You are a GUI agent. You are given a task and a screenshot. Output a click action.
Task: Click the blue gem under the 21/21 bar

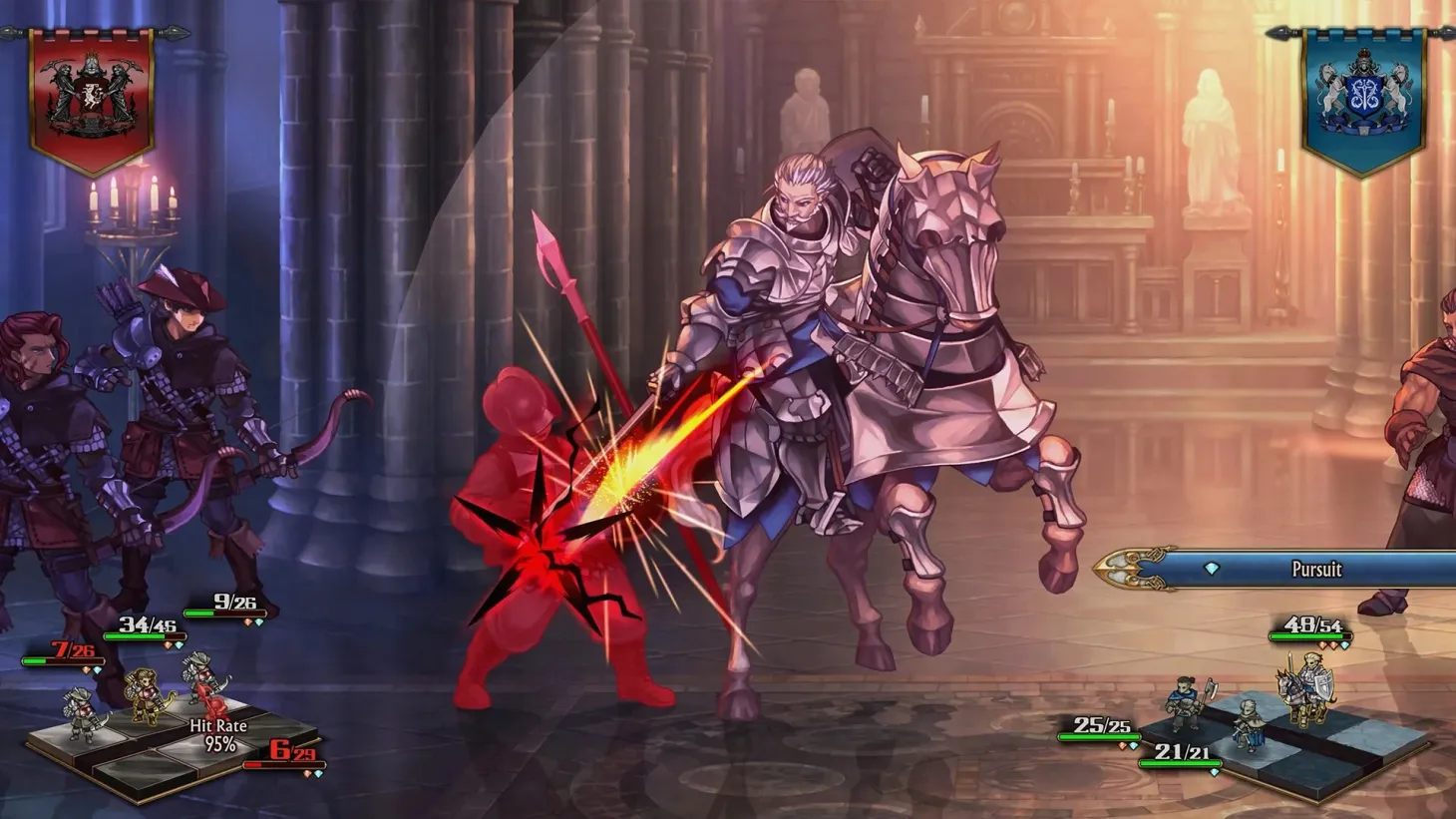click(x=1215, y=772)
